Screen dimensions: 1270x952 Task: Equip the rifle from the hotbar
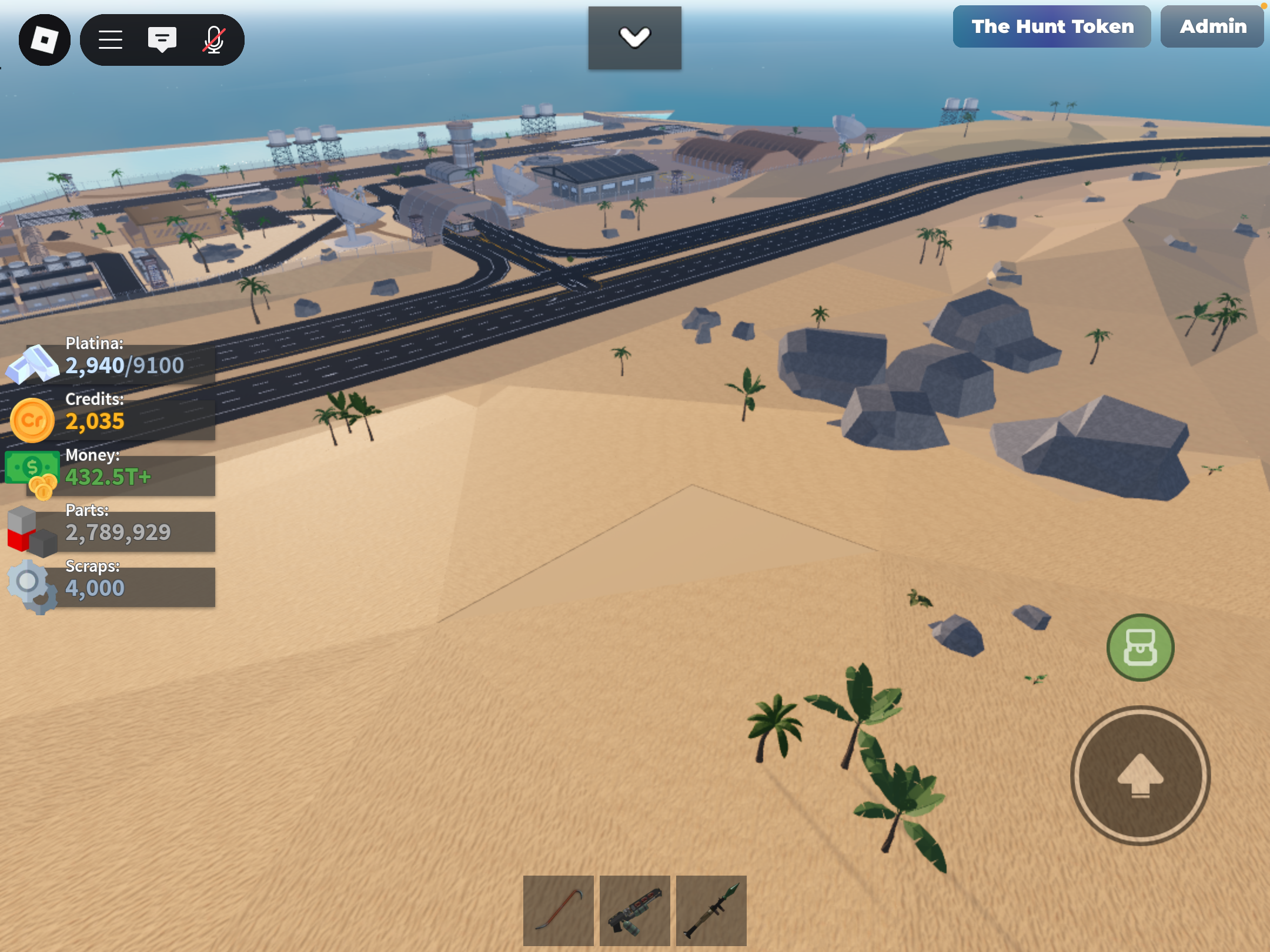click(x=635, y=910)
